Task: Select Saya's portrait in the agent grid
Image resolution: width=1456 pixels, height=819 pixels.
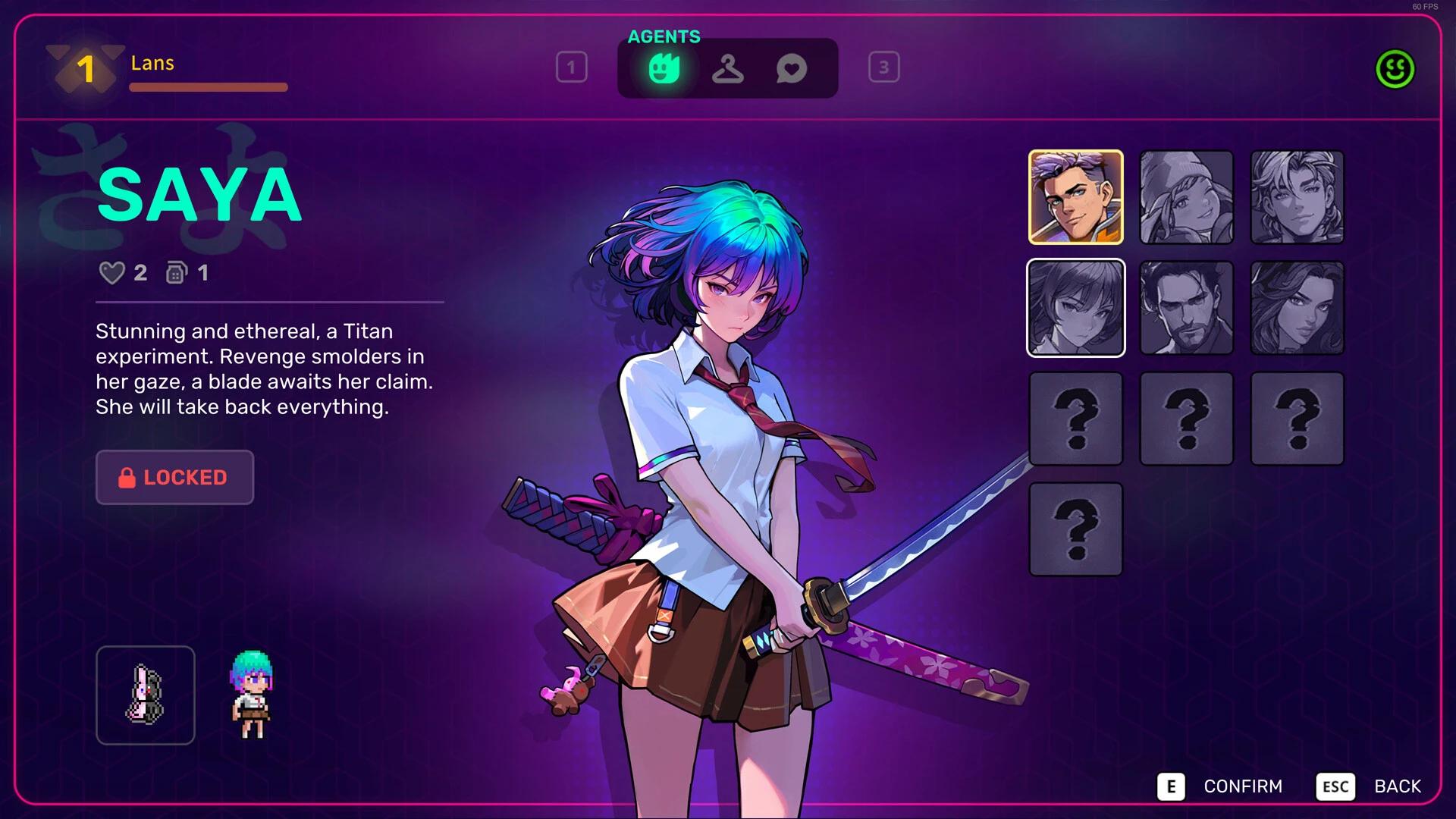Action: tap(1076, 307)
